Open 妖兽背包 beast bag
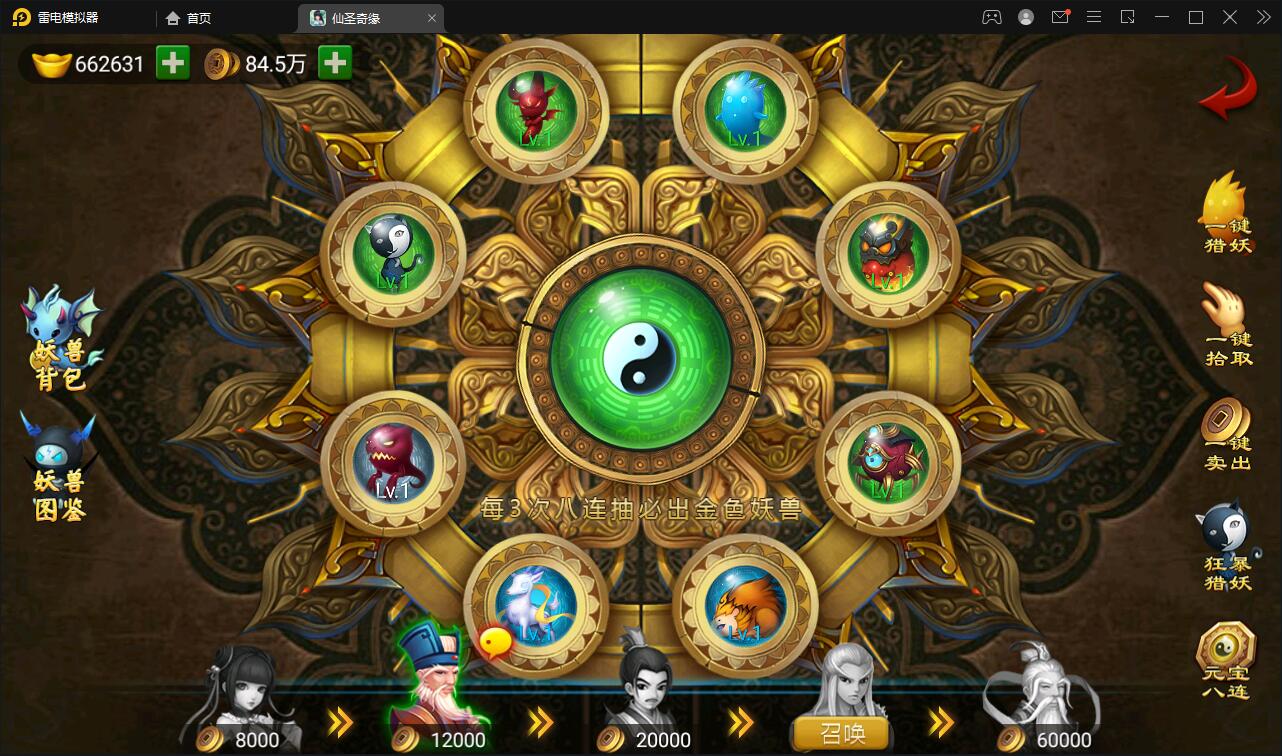The image size is (1282, 756). [62, 338]
